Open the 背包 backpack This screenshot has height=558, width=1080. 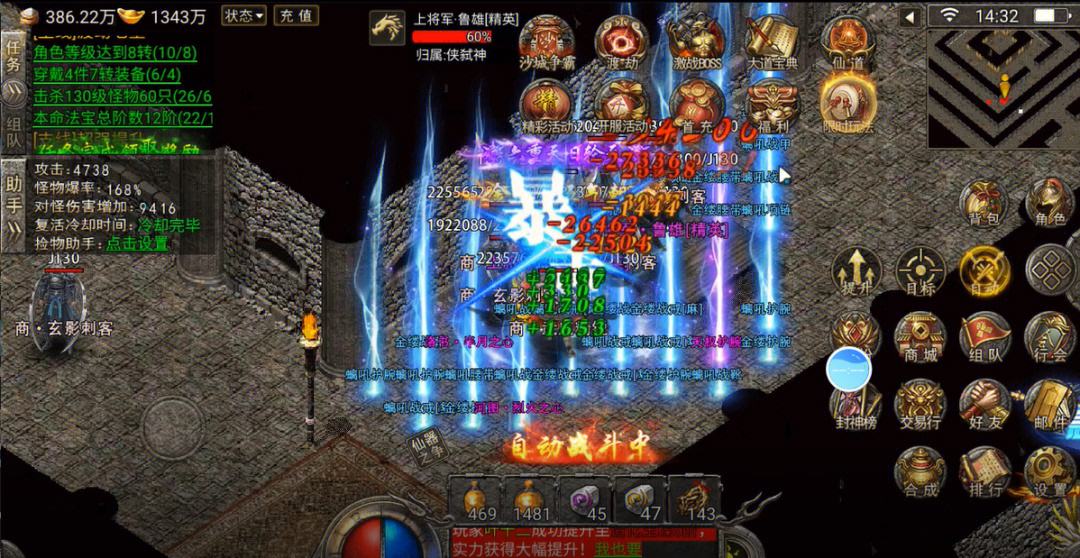(x=986, y=203)
